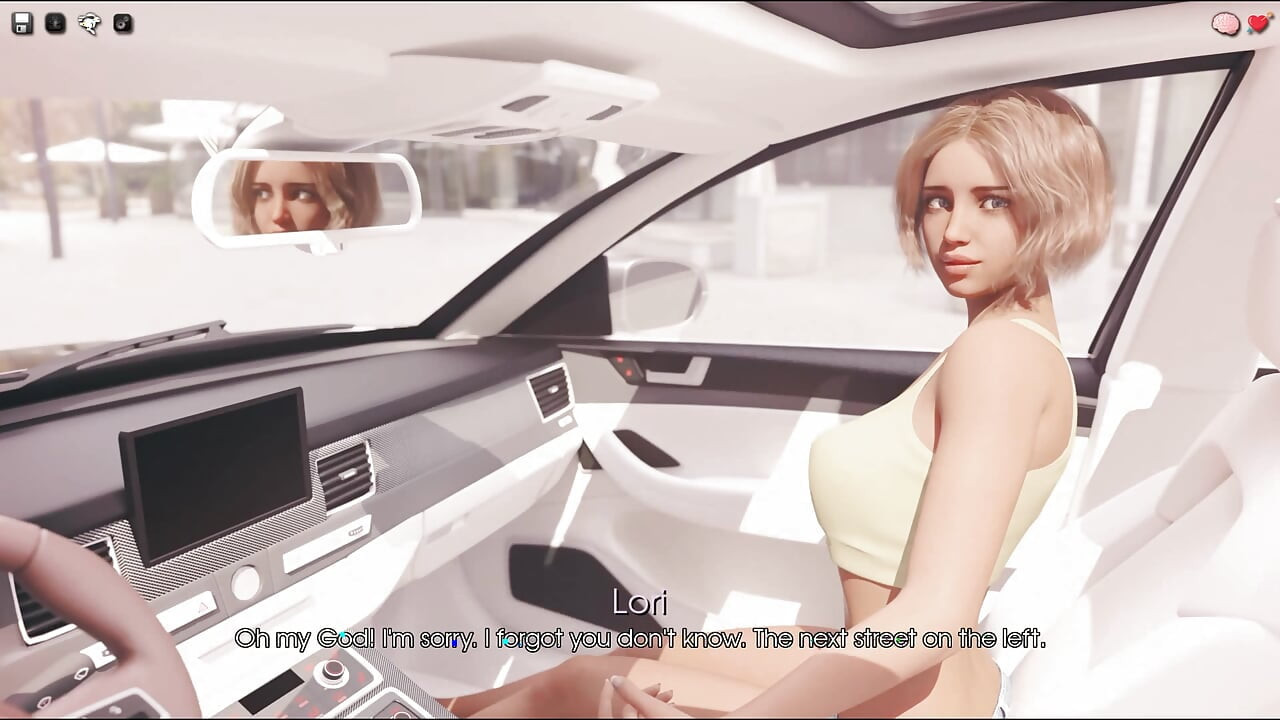Toggle the running rabbit skip icon
Viewport: 1280px width, 720px height.
point(90,24)
